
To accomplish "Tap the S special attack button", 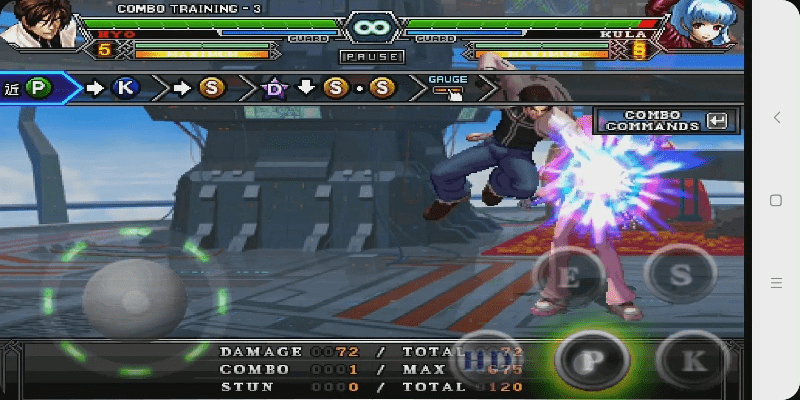I will point(680,273).
